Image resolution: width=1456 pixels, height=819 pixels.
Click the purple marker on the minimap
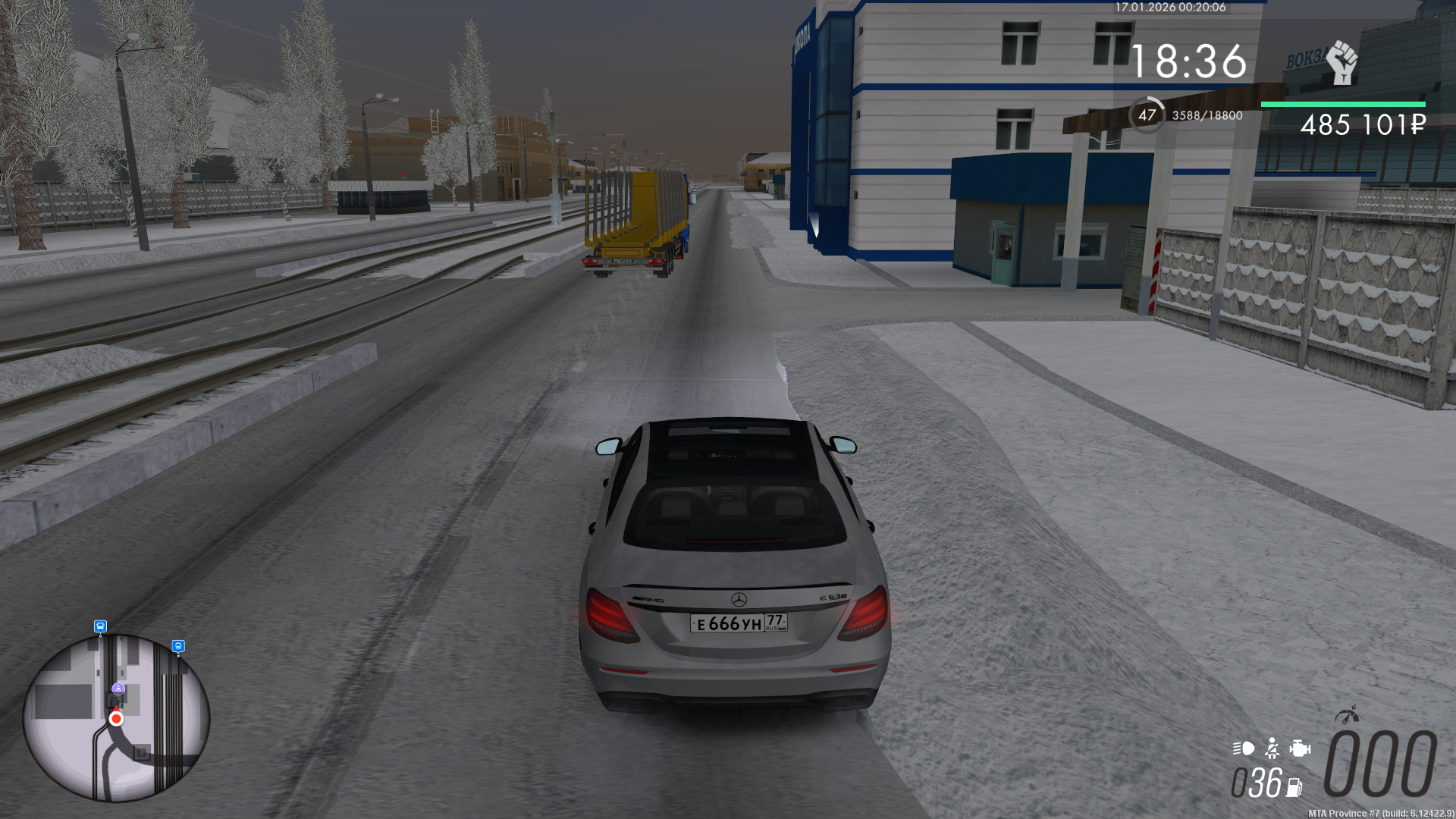point(118,689)
